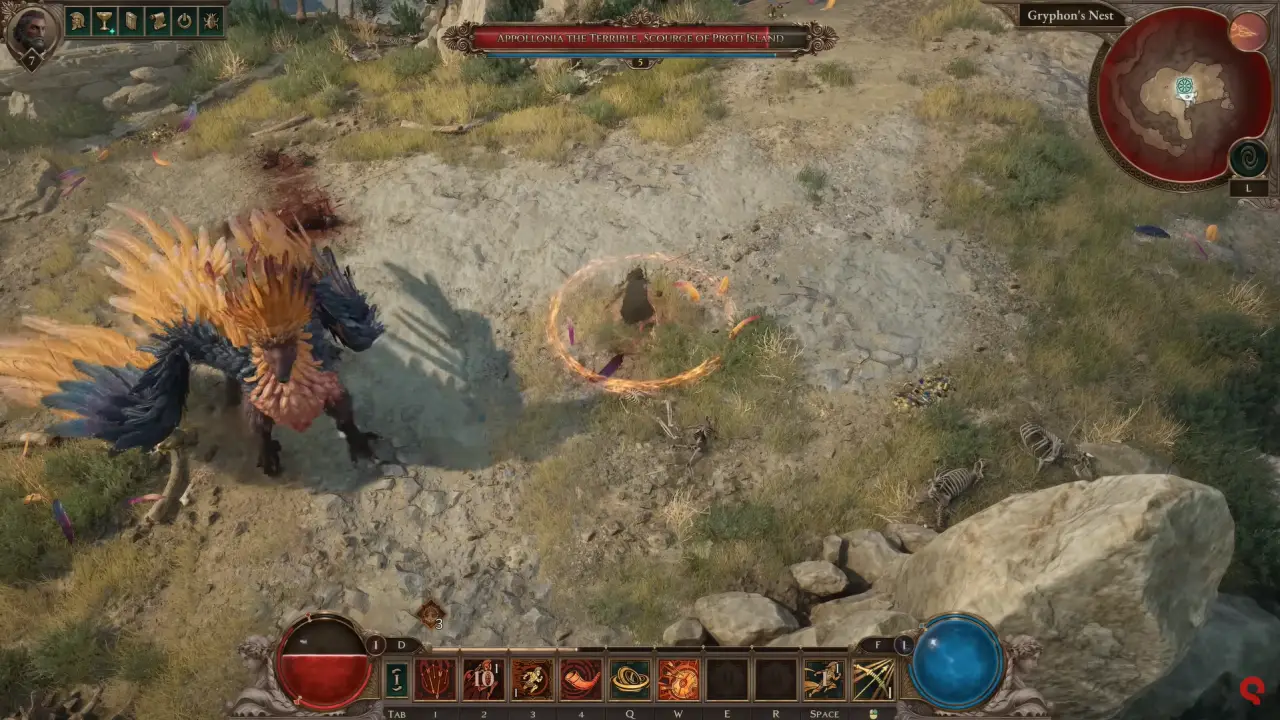This screenshot has width=1280, height=720.
Task: Activate the dark spiral portal button
Action: [x=1248, y=158]
